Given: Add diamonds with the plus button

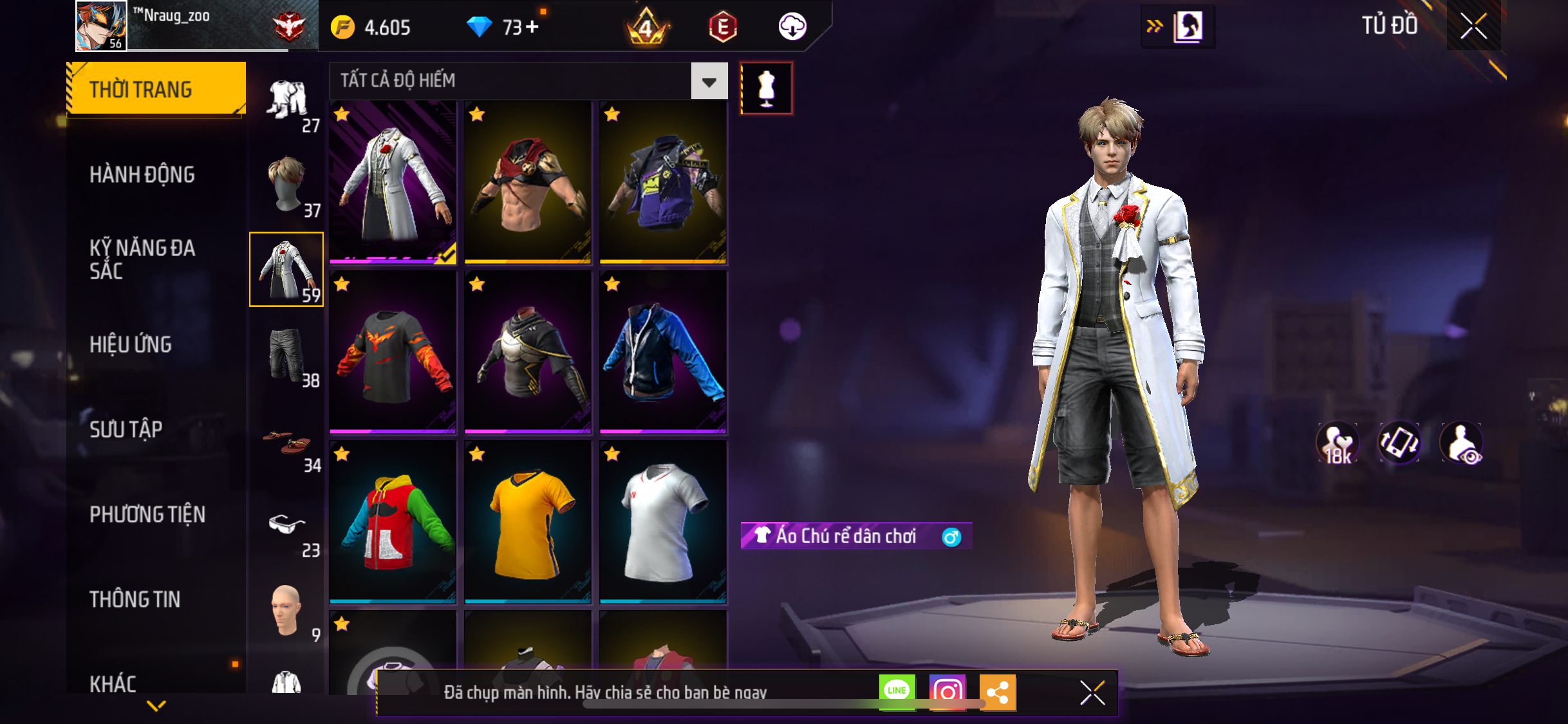Looking at the screenshot, I should (532, 27).
